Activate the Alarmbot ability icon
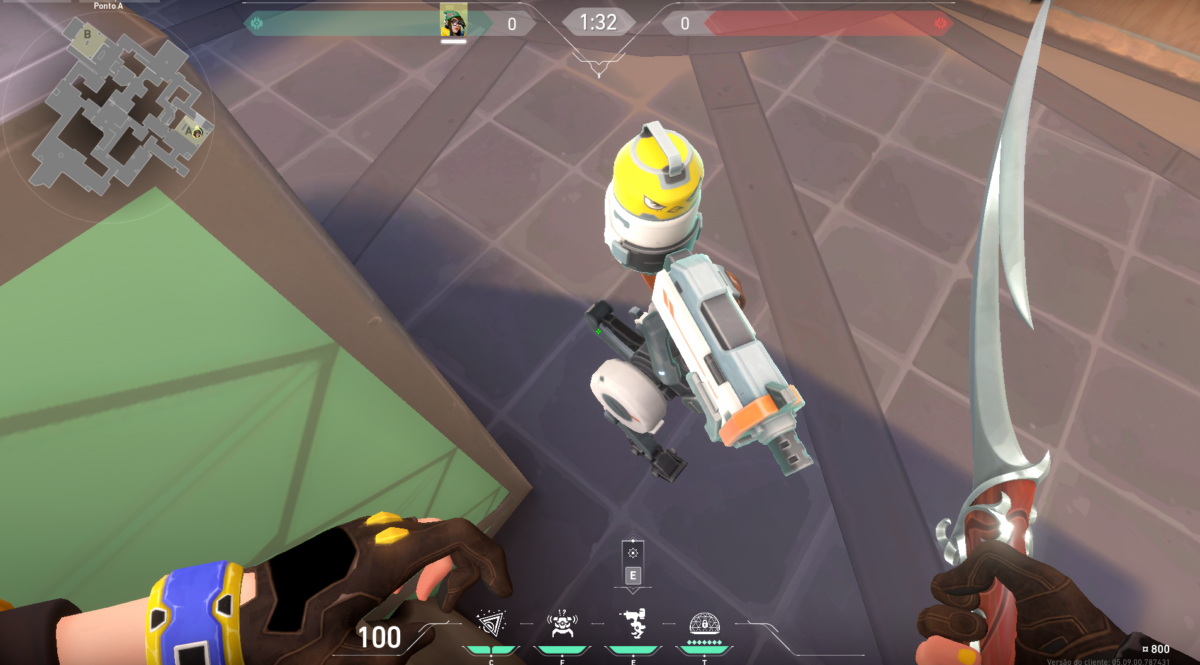Image resolution: width=1200 pixels, height=665 pixels. tap(561, 626)
